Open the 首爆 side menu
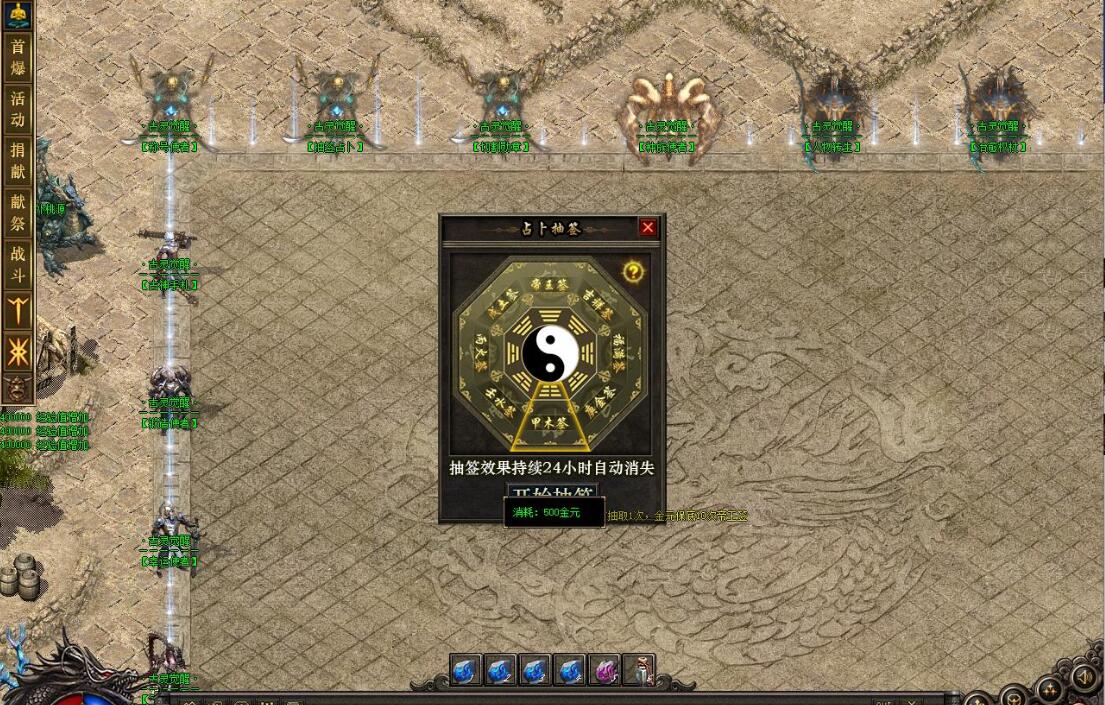1105x705 pixels. [x=18, y=57]
